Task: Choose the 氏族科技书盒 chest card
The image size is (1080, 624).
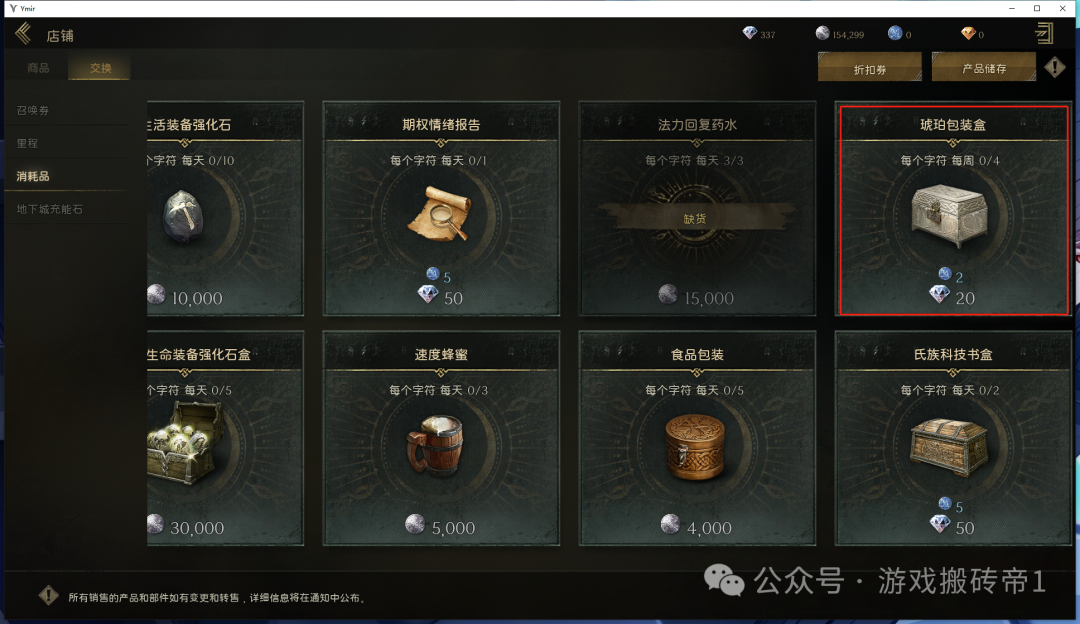Action: (952, 440)
